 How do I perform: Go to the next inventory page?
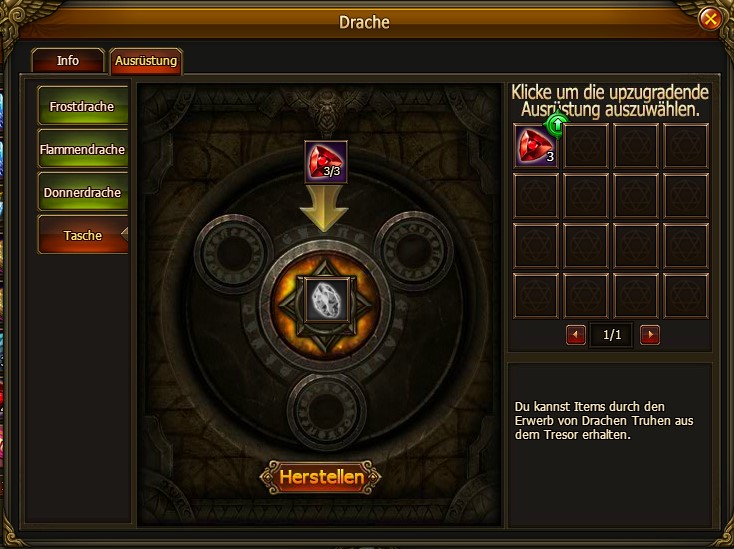point(650,335)
